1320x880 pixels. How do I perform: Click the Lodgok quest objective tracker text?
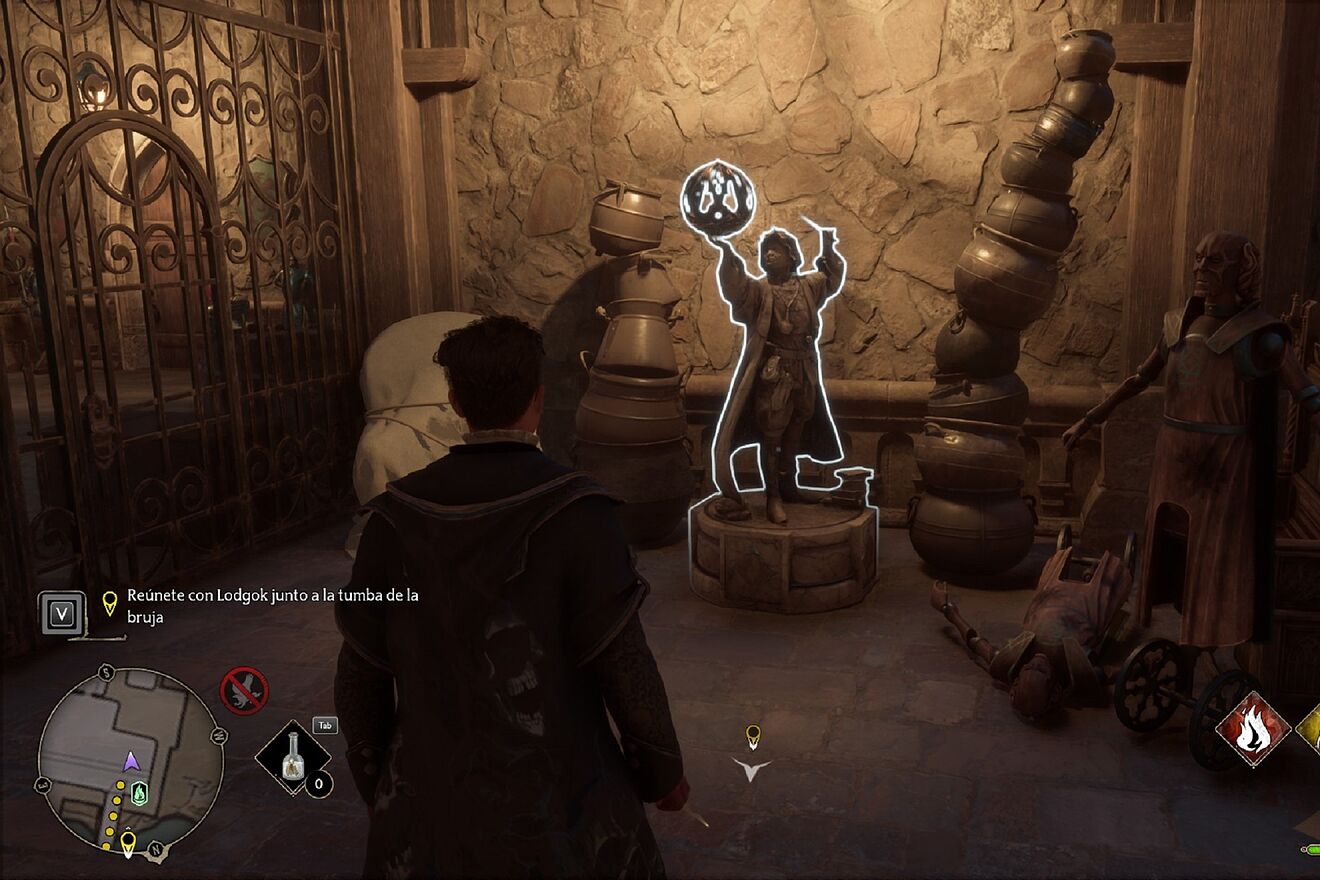pyautogui.click(x=272, y=606)
